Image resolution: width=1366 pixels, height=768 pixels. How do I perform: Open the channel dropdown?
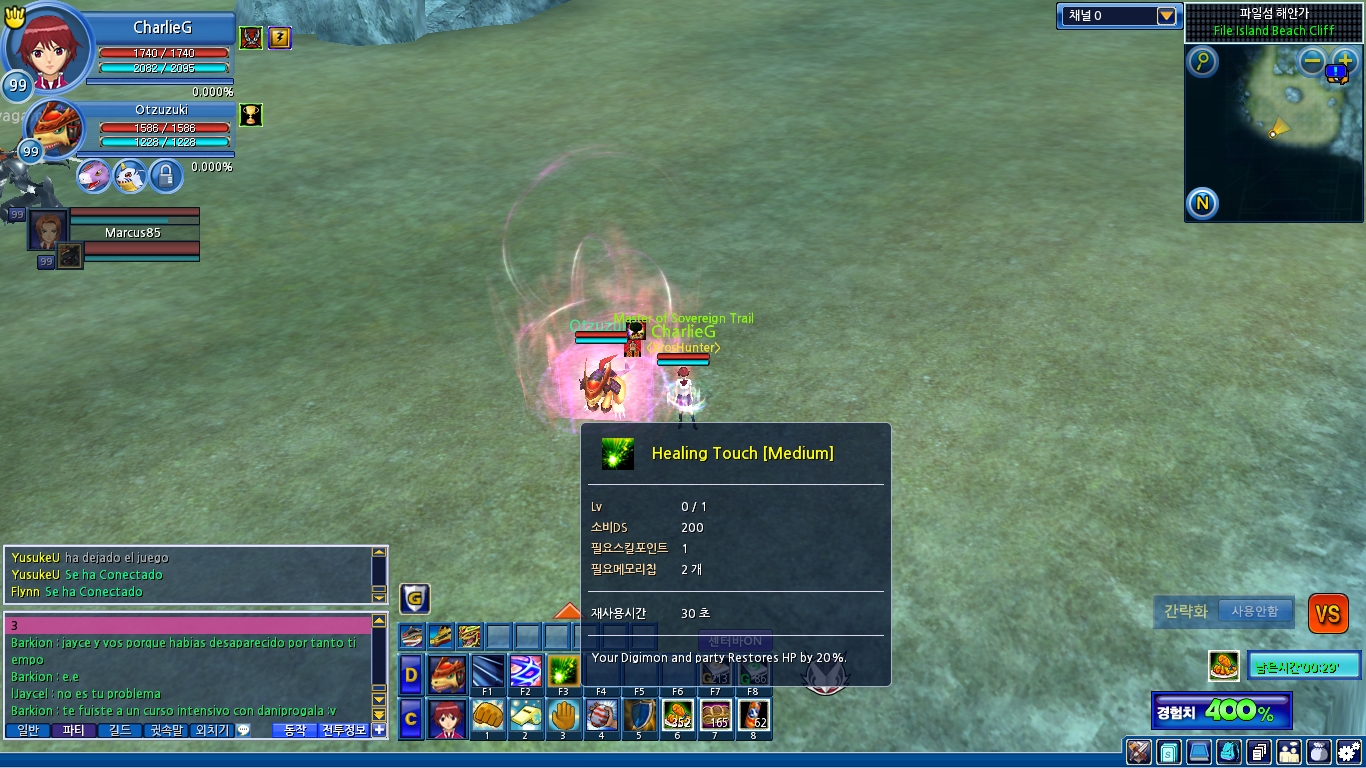pyautogui.click(x=1166, y=16)
